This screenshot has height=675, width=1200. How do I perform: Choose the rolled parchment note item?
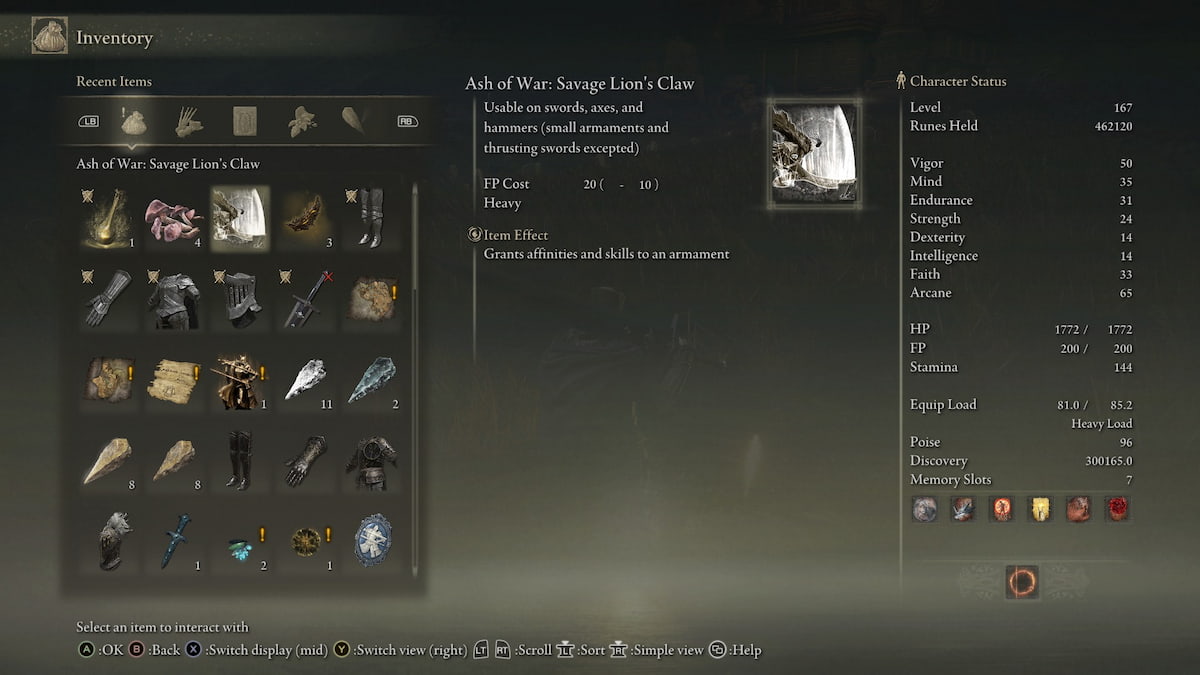click(176, 379)
